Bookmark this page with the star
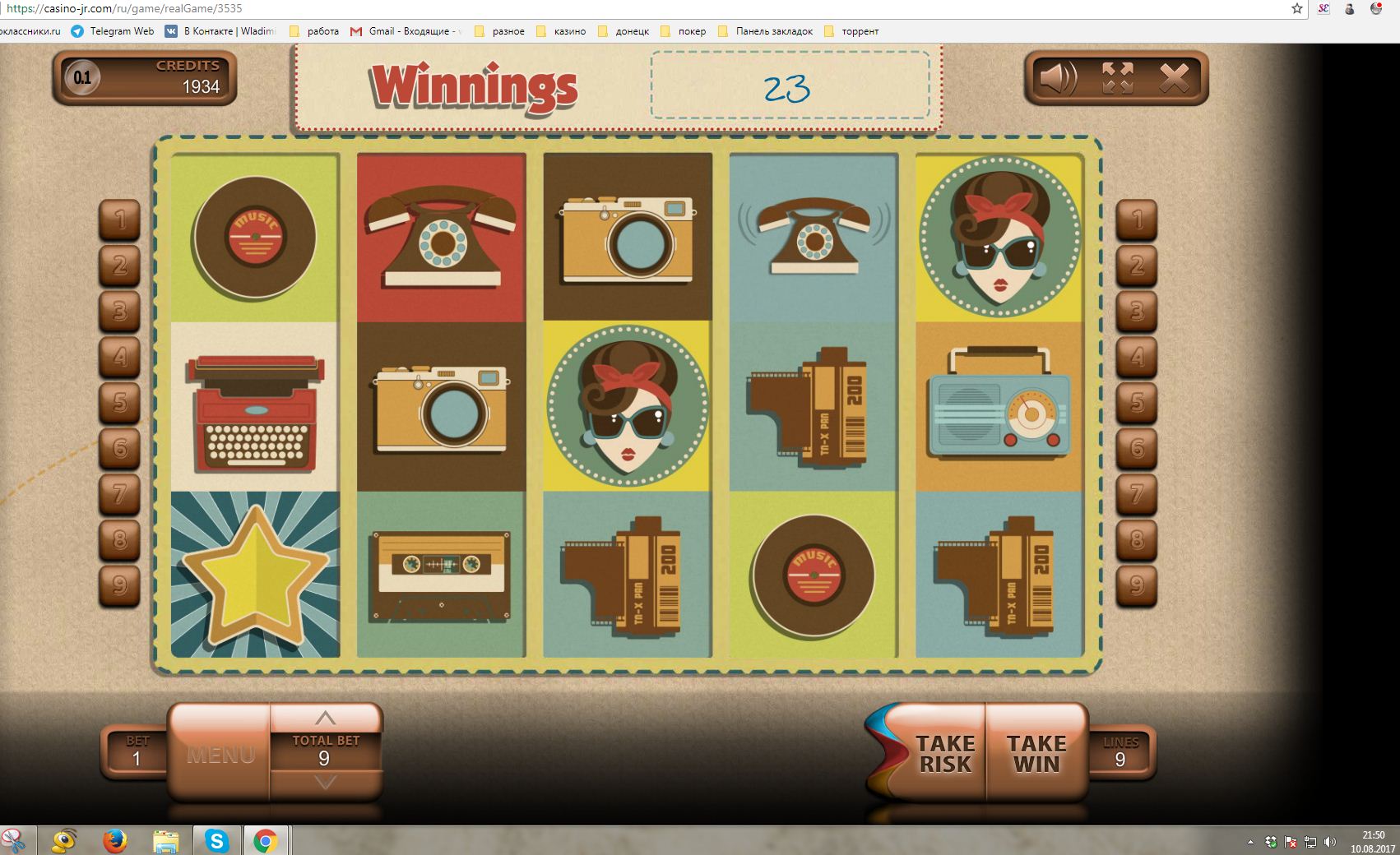Image resolution: width=1400 pixels, height=855 pixels. tap(1297, 9)
